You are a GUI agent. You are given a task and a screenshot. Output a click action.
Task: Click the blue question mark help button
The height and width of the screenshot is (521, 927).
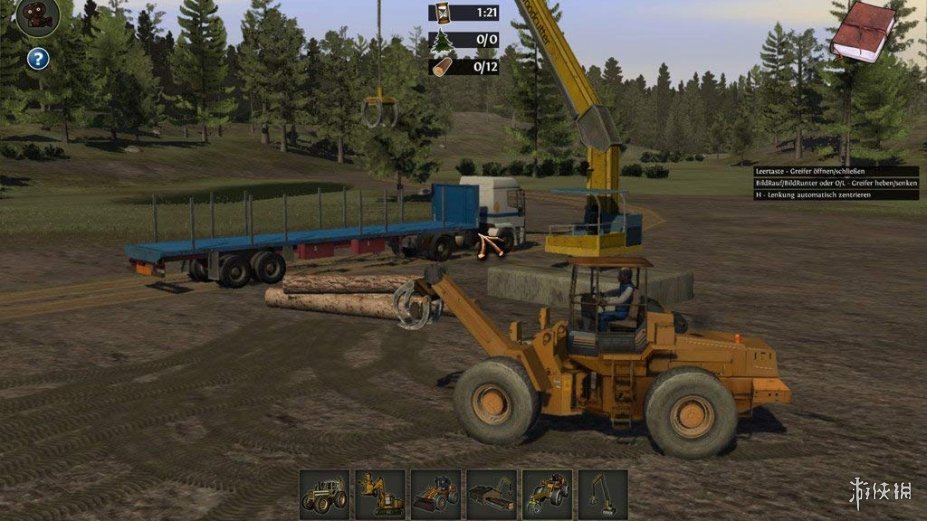(x=38, y=58)
